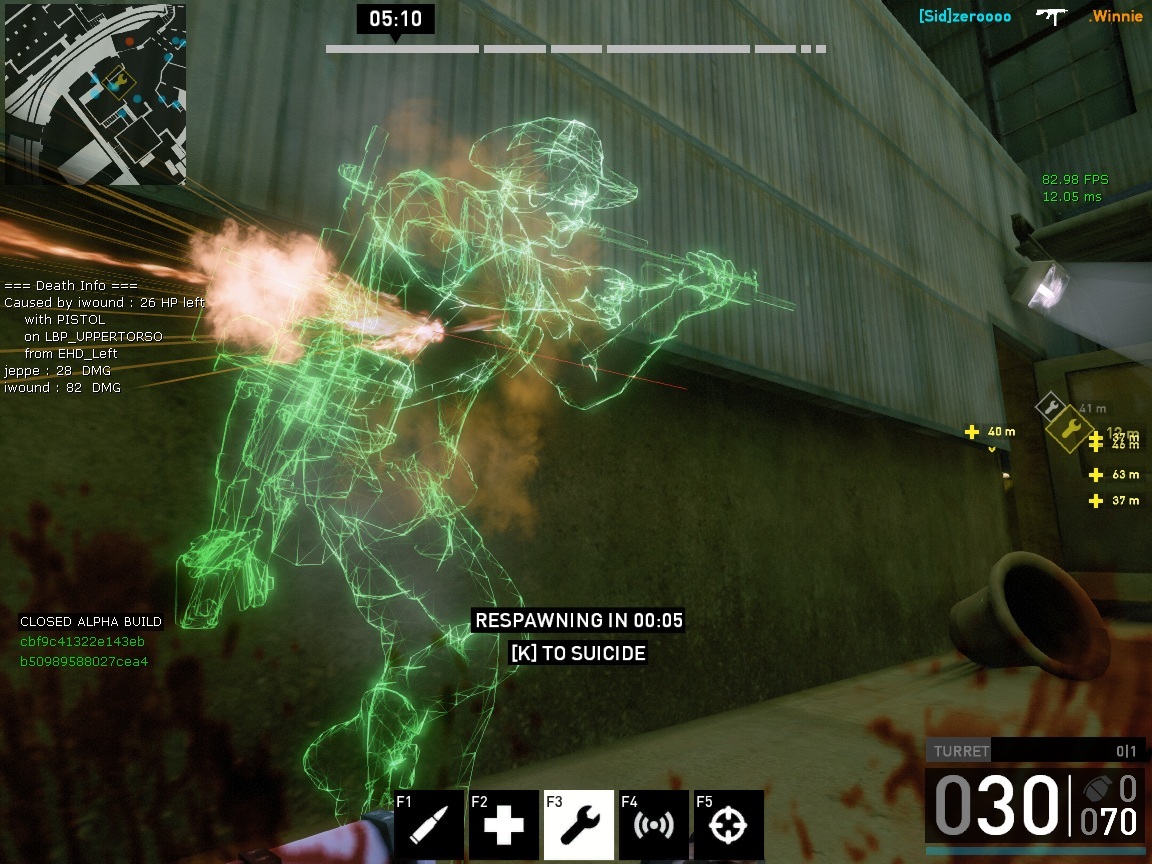The height and width of the screenshot is (864, 1152).
Task: Switch to the F4 radio signal class
Action: 654,825
